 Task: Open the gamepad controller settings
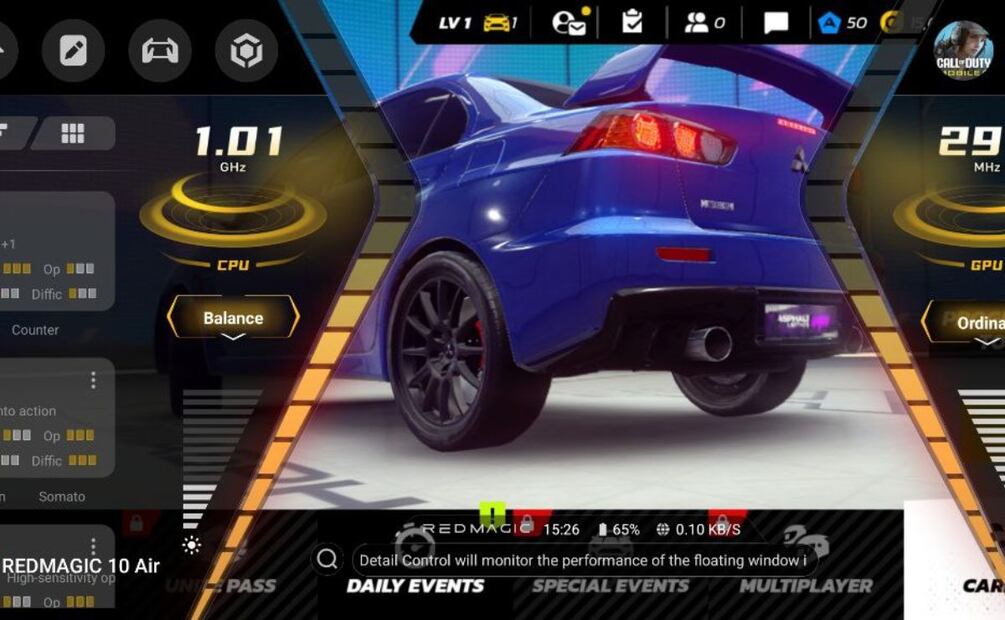click(160, 50)
